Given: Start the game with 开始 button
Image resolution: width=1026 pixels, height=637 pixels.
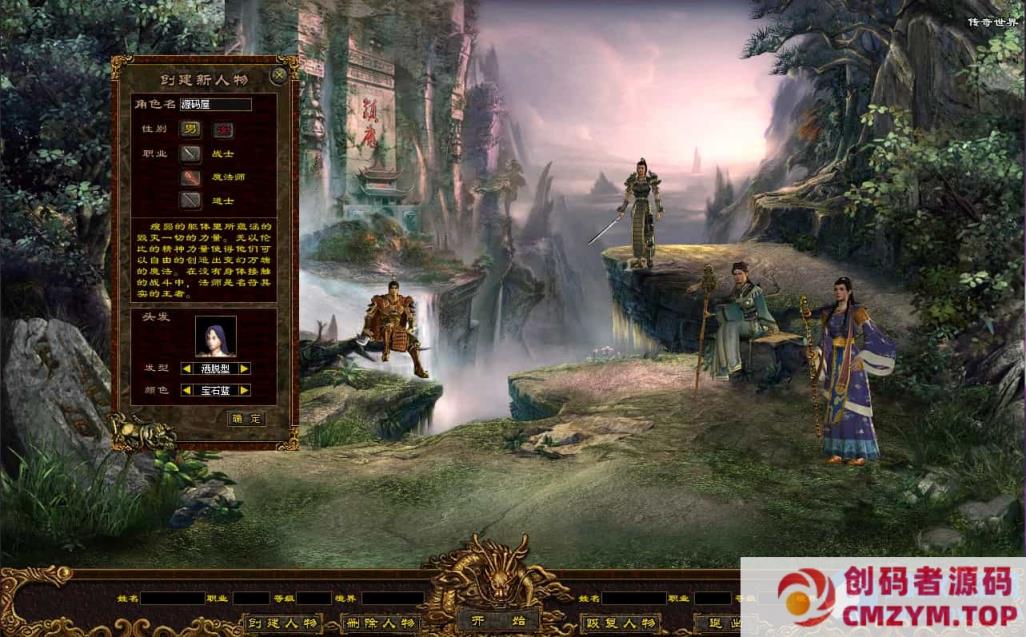Looking at the screenshot, I should [498, 622].
